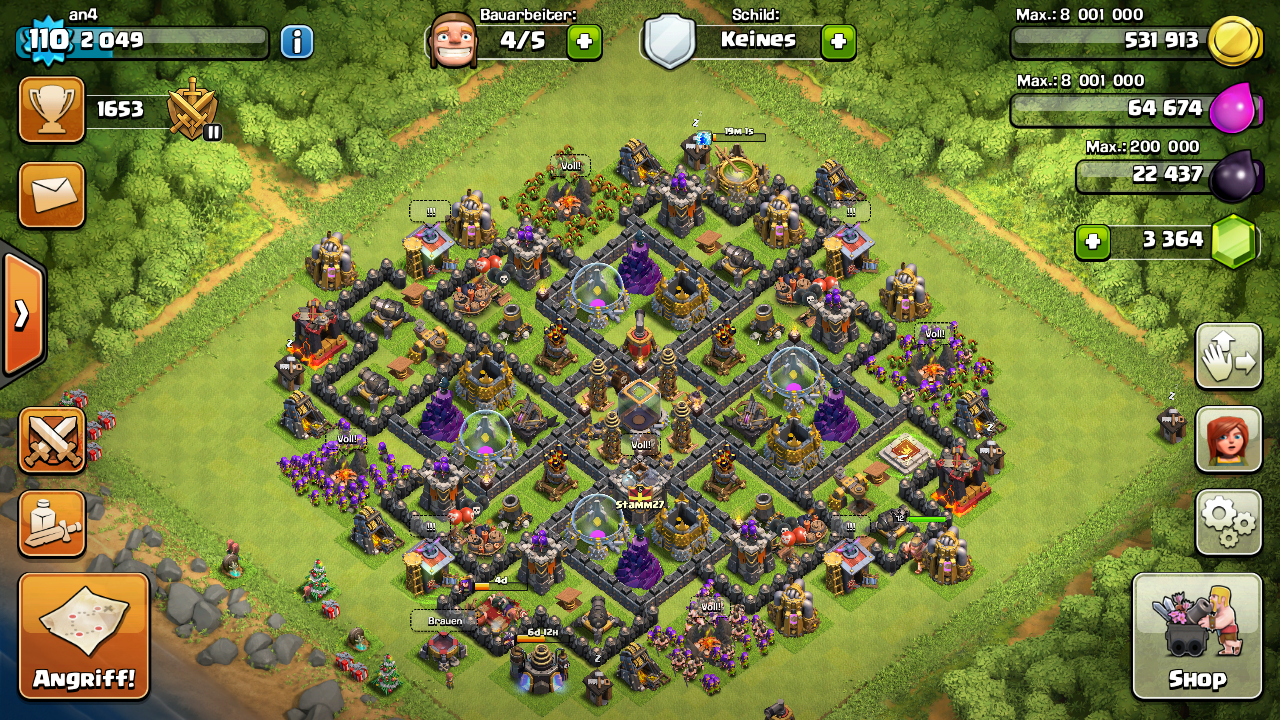
Task: Open the crossed swords clan war
Action: click(52, 439)
